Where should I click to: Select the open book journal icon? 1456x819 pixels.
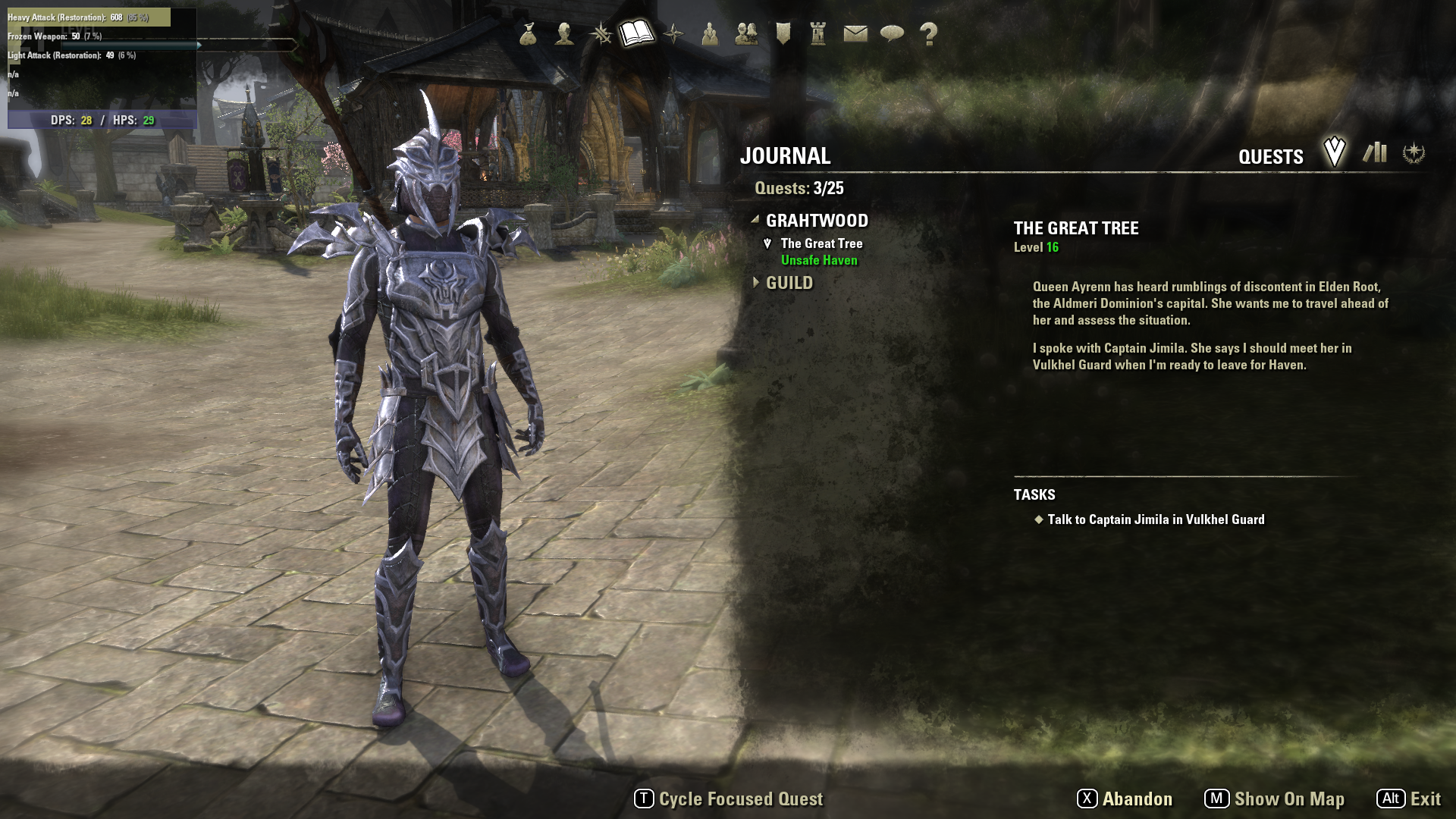636,33
